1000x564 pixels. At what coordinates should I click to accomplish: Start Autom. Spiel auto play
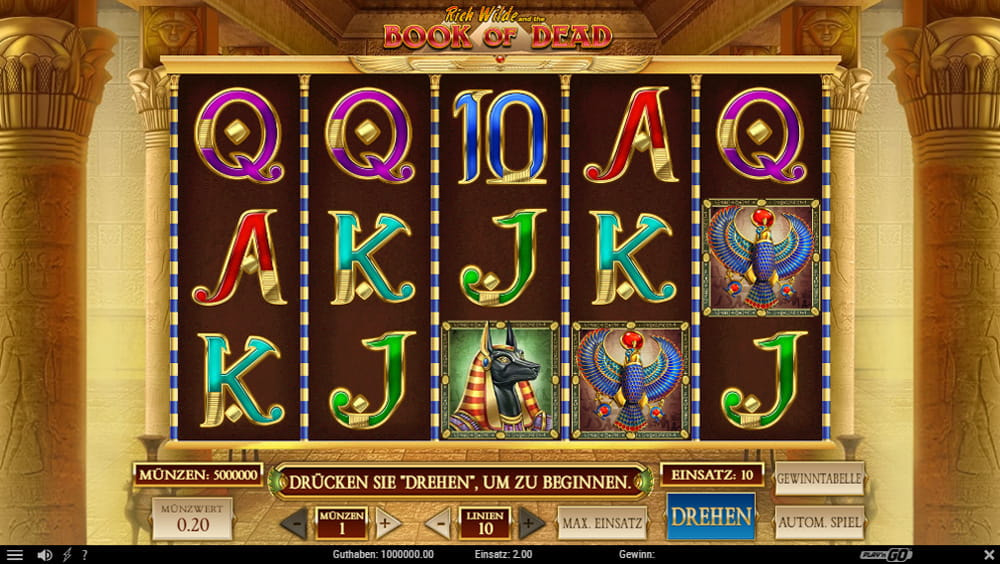[819, 522]
